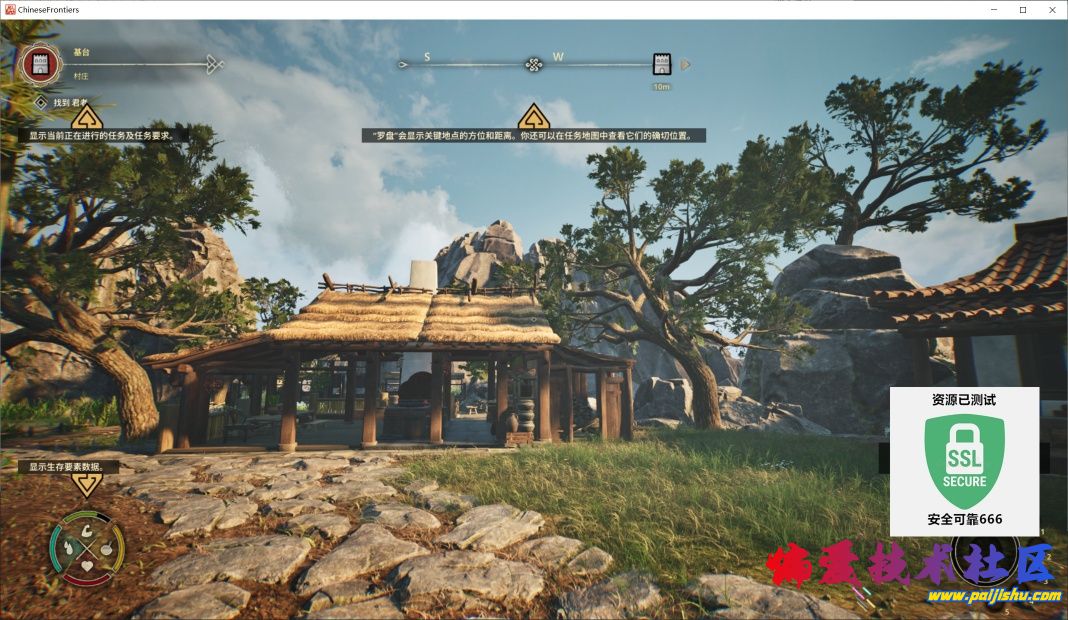Click the strength arm icon in survival wheel

(x=87, y=531)
